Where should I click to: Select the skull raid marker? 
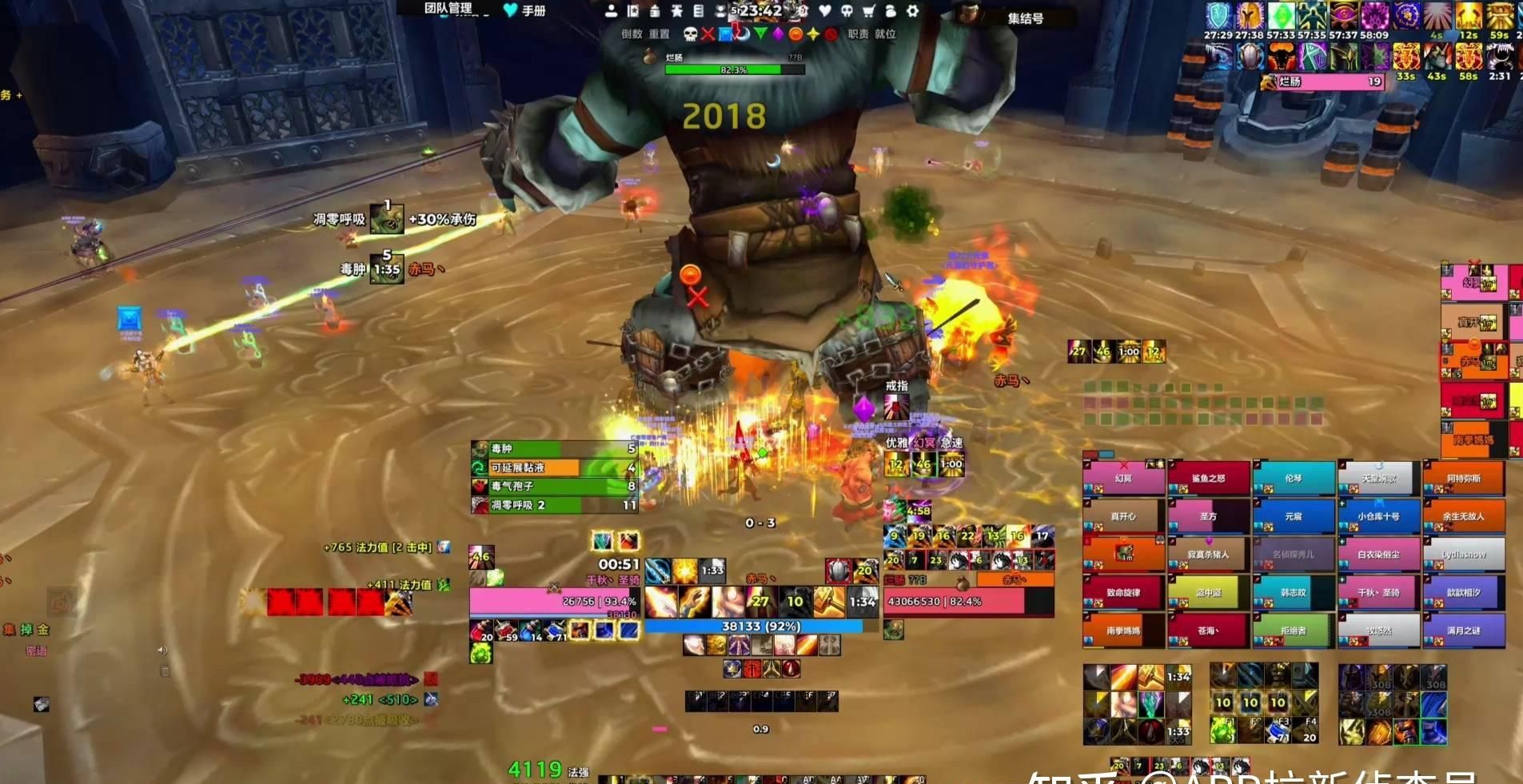pos(690,34)
